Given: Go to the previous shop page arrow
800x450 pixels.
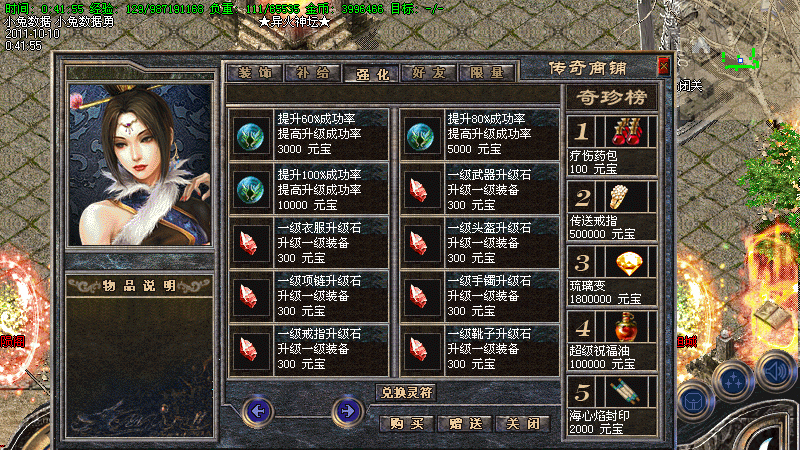Looking at the screenshot, I should point(259,410).
